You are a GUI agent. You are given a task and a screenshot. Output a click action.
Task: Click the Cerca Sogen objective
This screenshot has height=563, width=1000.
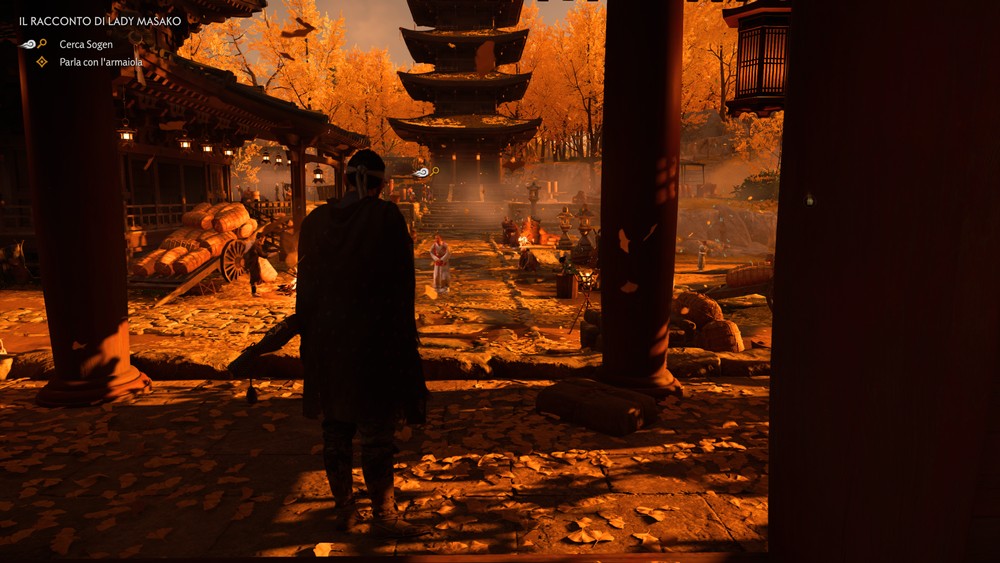[85, 44]
